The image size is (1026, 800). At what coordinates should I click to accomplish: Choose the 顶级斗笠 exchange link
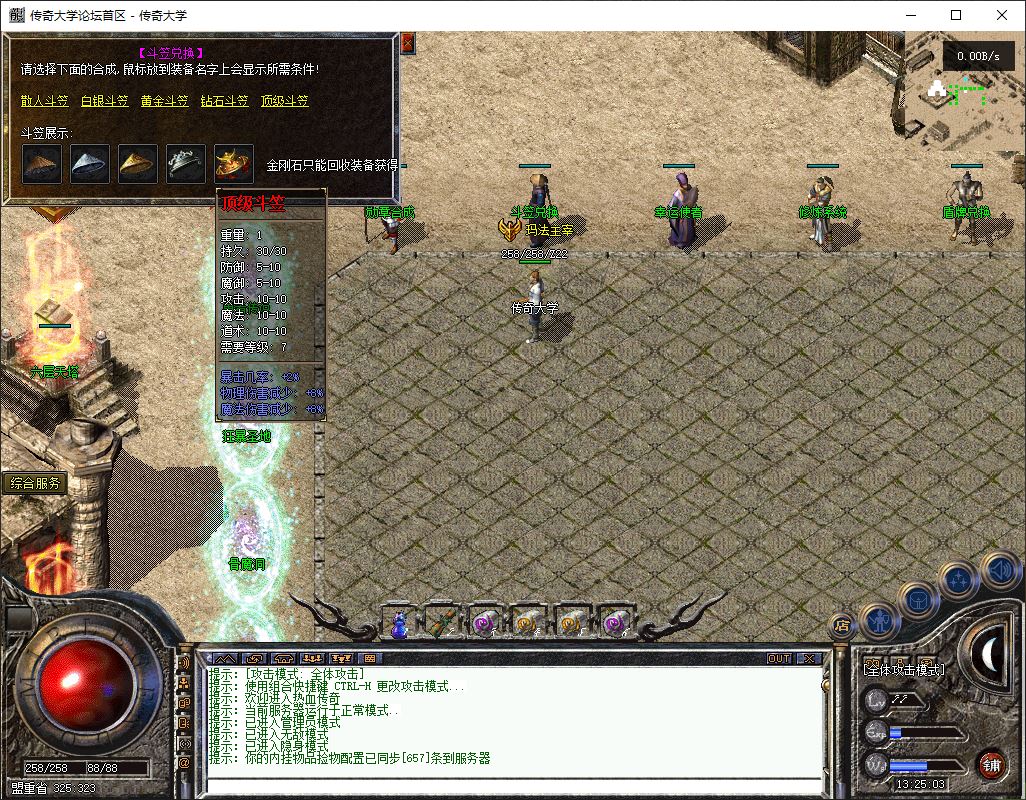click(284, 101)
